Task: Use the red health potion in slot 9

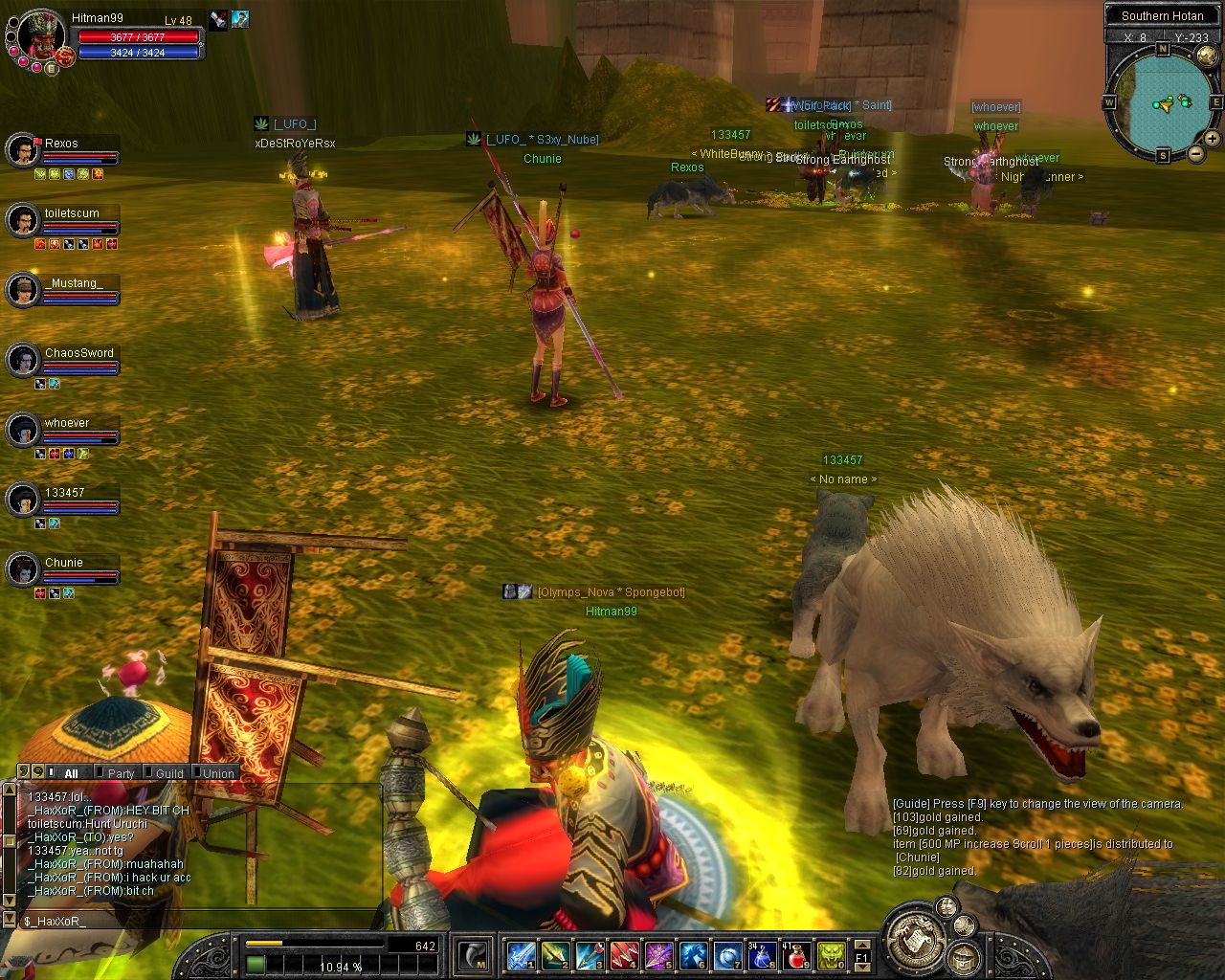Action: coord(795,955)
